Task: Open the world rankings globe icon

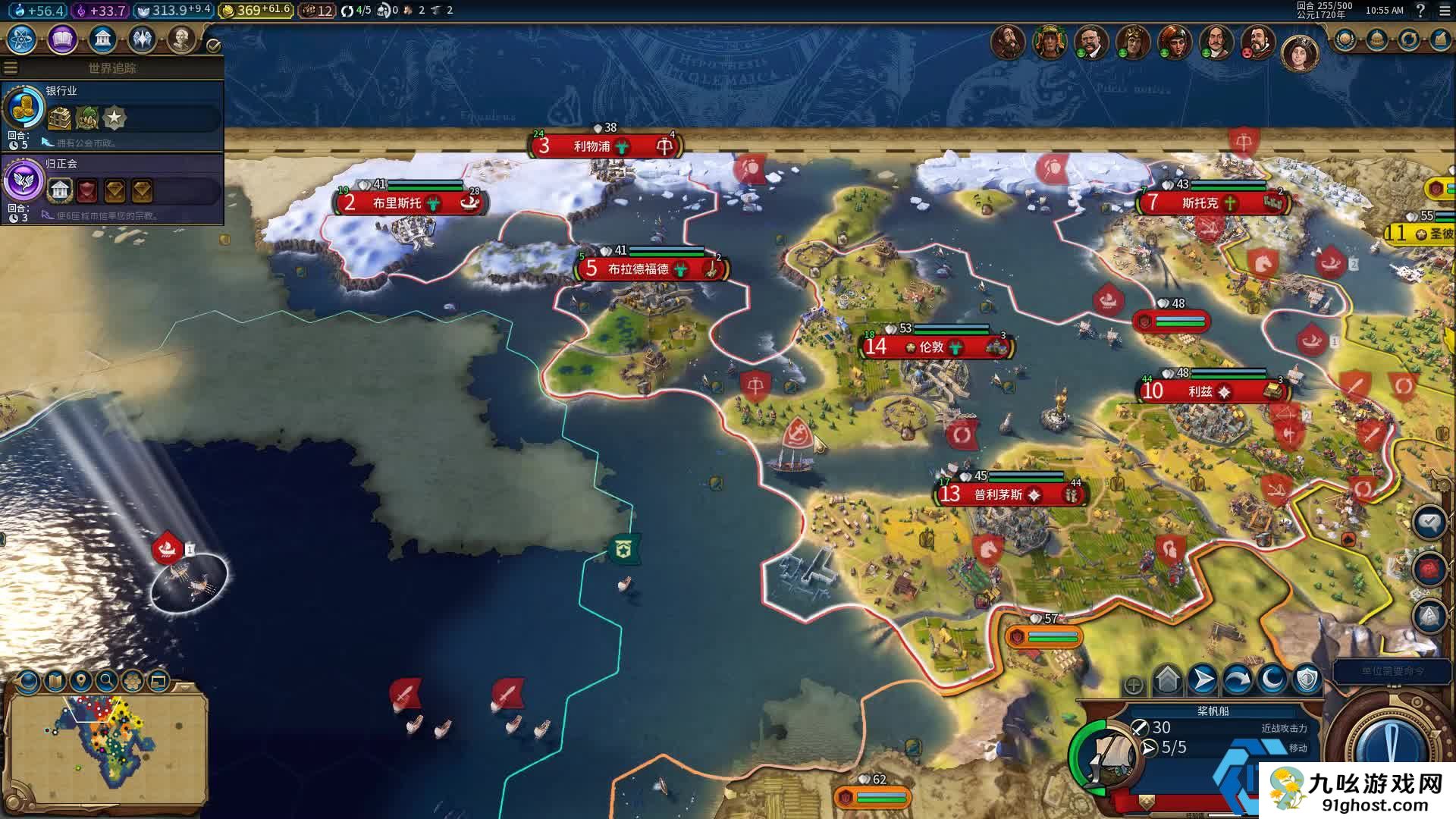Action: pyautogui.click(x=1345, y=39)
